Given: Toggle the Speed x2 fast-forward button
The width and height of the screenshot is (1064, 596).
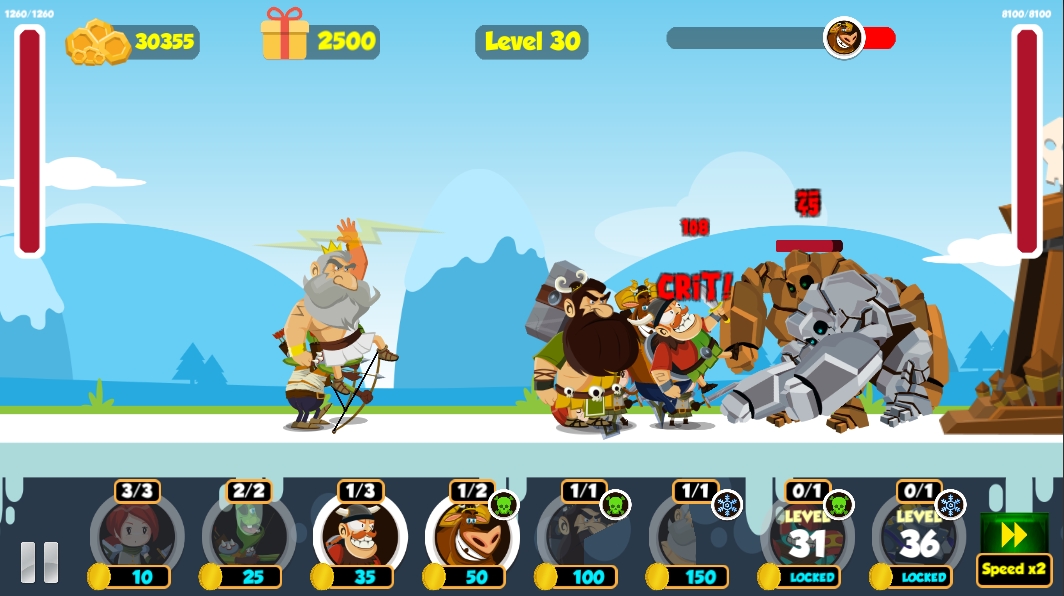Looking at the screenshot, I should (1014, 548).
